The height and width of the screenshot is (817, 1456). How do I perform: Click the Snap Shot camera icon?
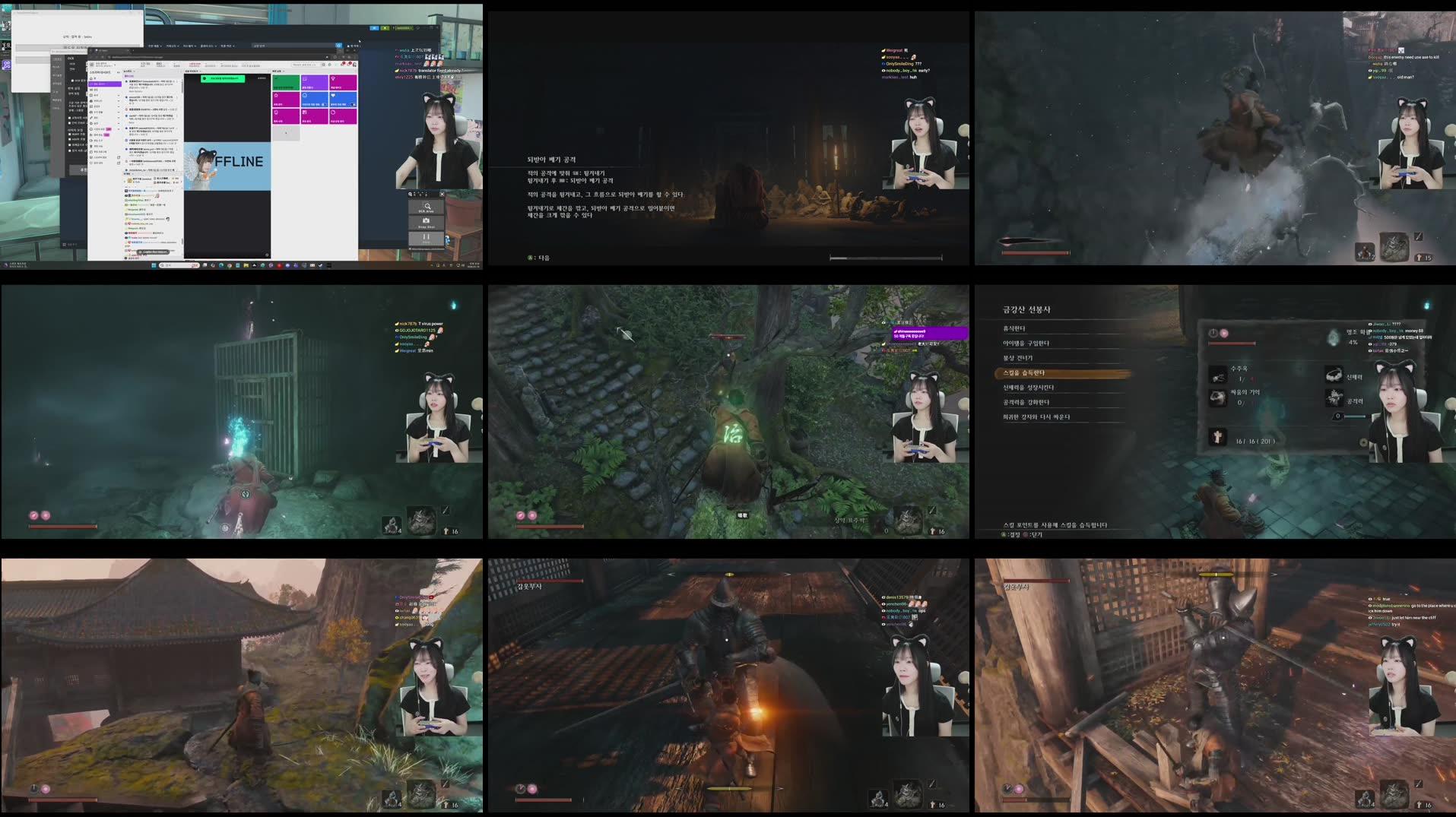pos(427,221)
